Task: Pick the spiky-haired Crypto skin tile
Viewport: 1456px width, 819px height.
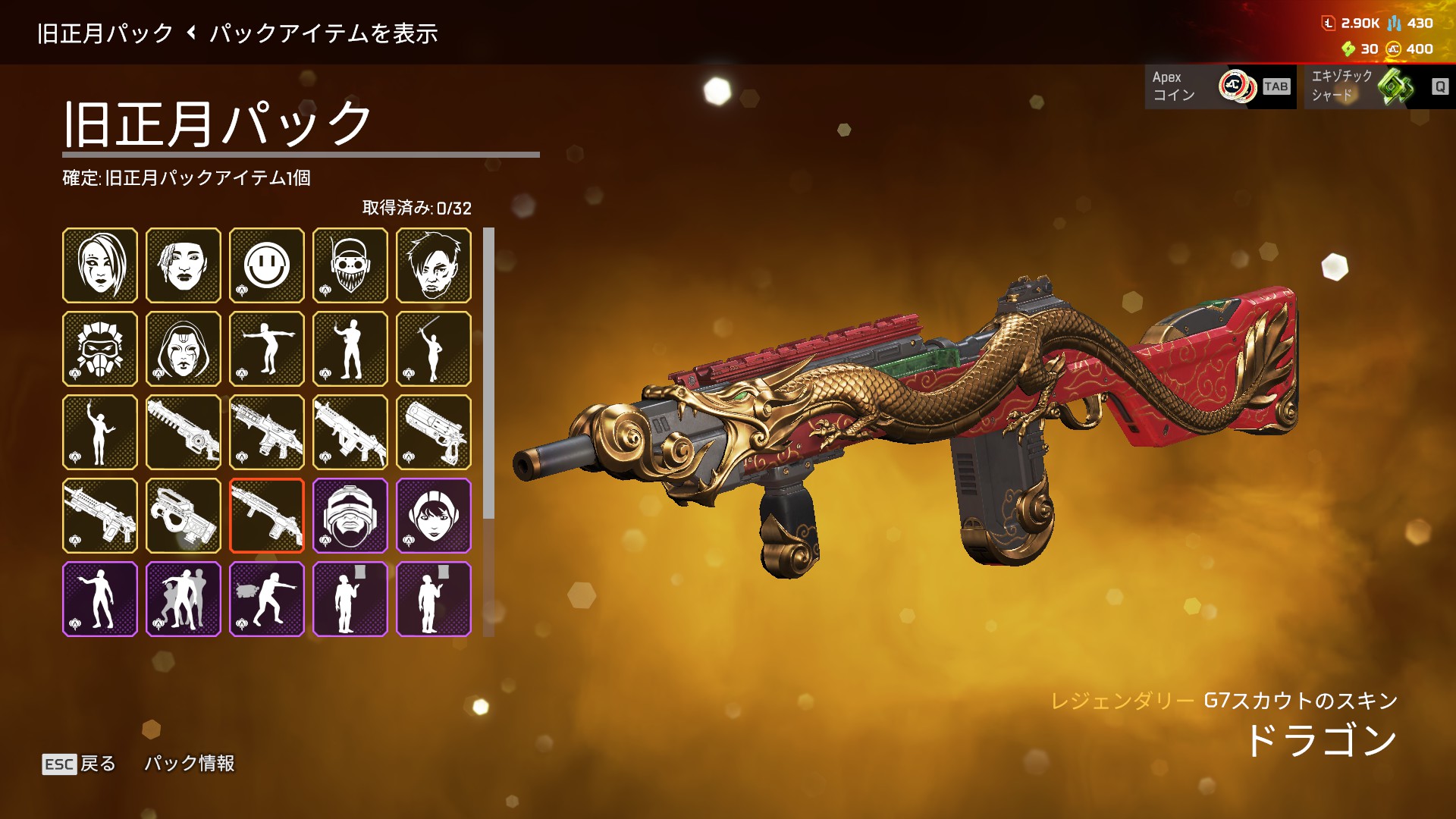Action: click(x=434, y=265)
